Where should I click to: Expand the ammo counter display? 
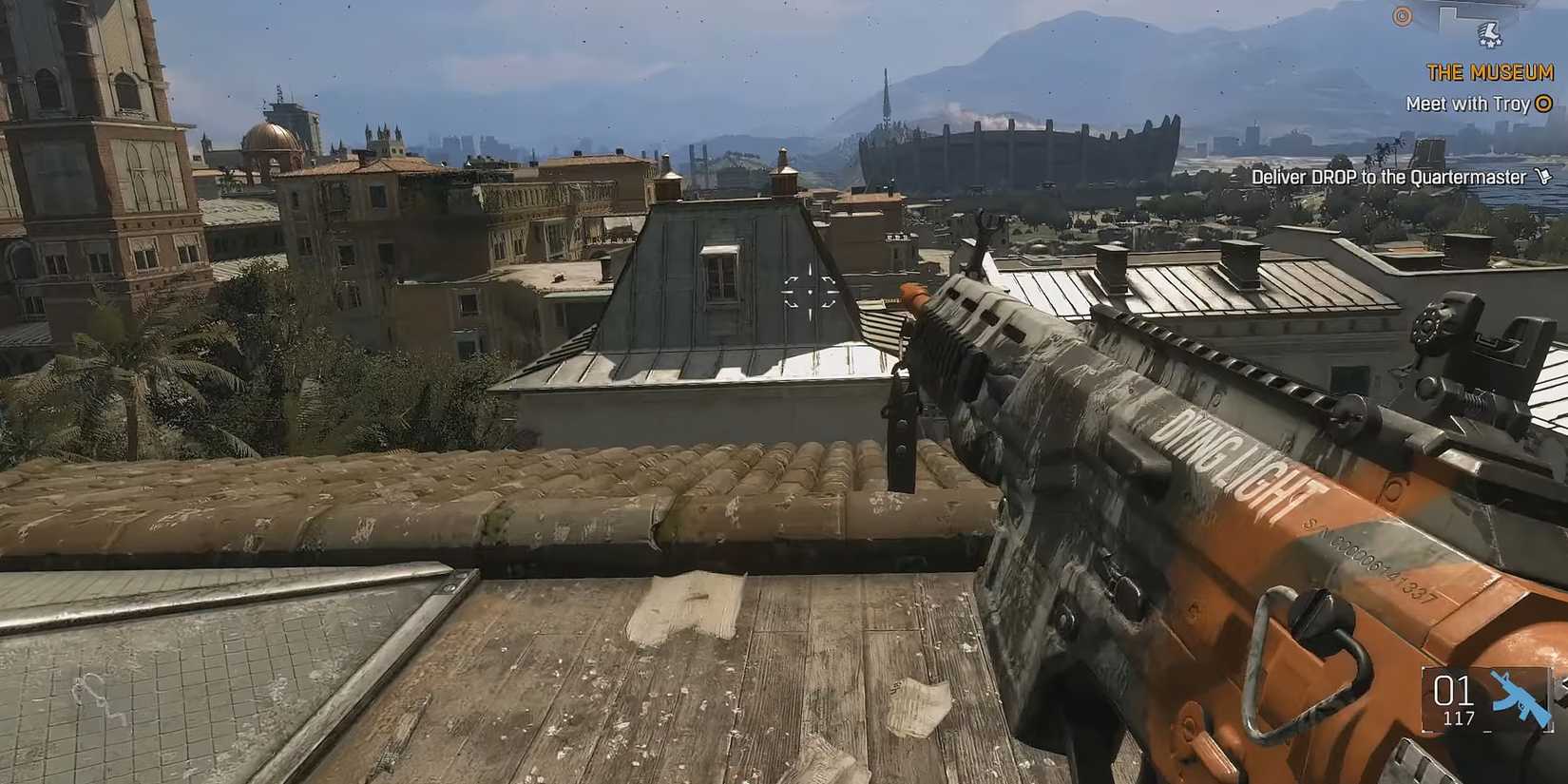[1482, 703]
